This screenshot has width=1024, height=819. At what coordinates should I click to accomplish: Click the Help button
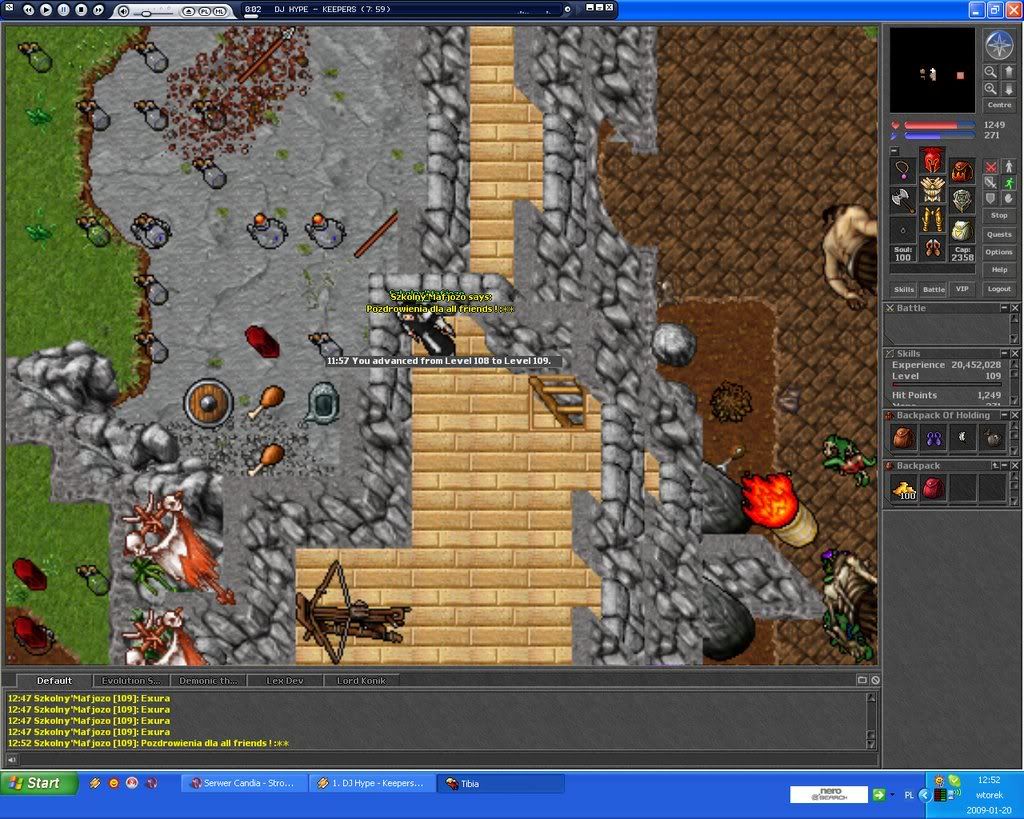(999, 270)
